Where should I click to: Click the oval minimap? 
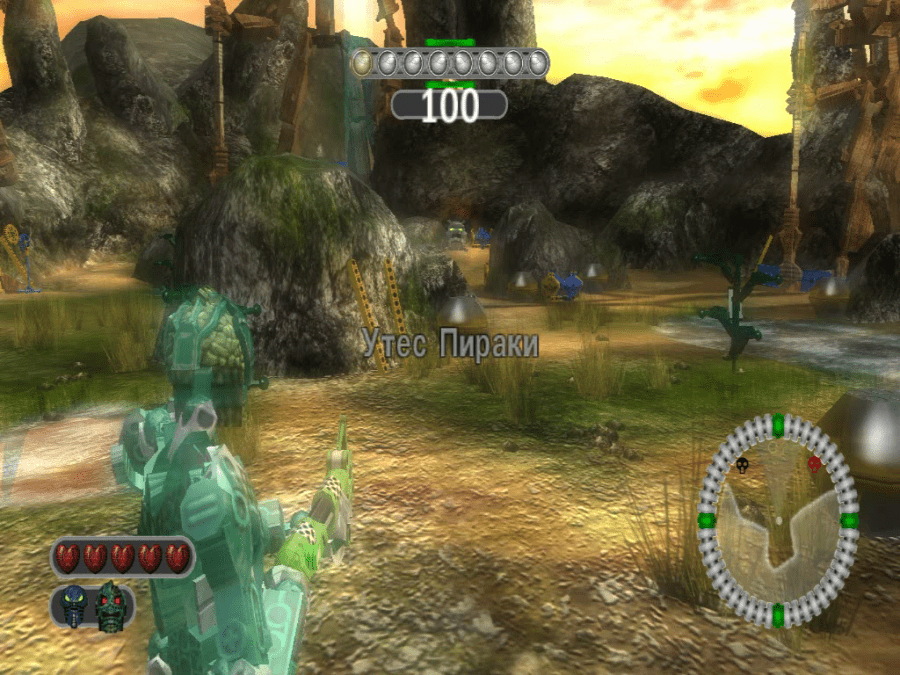(x=777, y=521)
